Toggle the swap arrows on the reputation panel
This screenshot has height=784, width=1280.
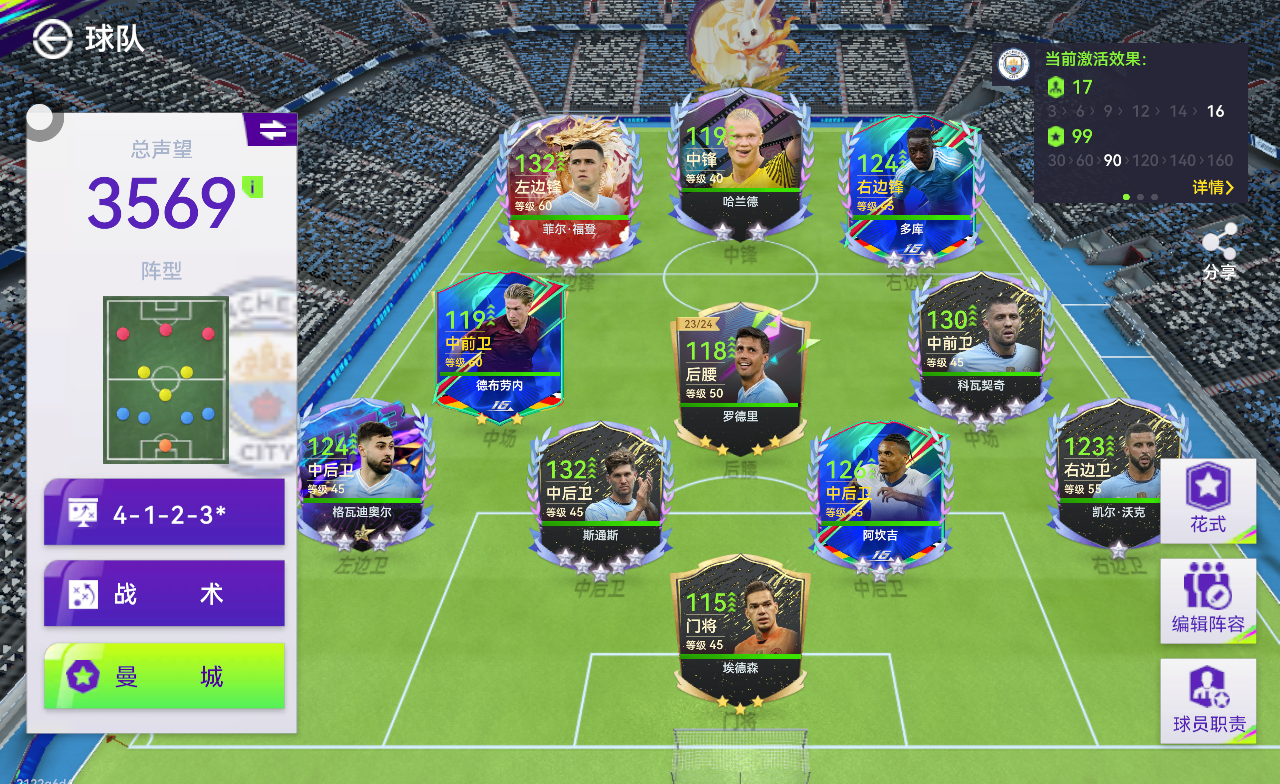point(271,130)
